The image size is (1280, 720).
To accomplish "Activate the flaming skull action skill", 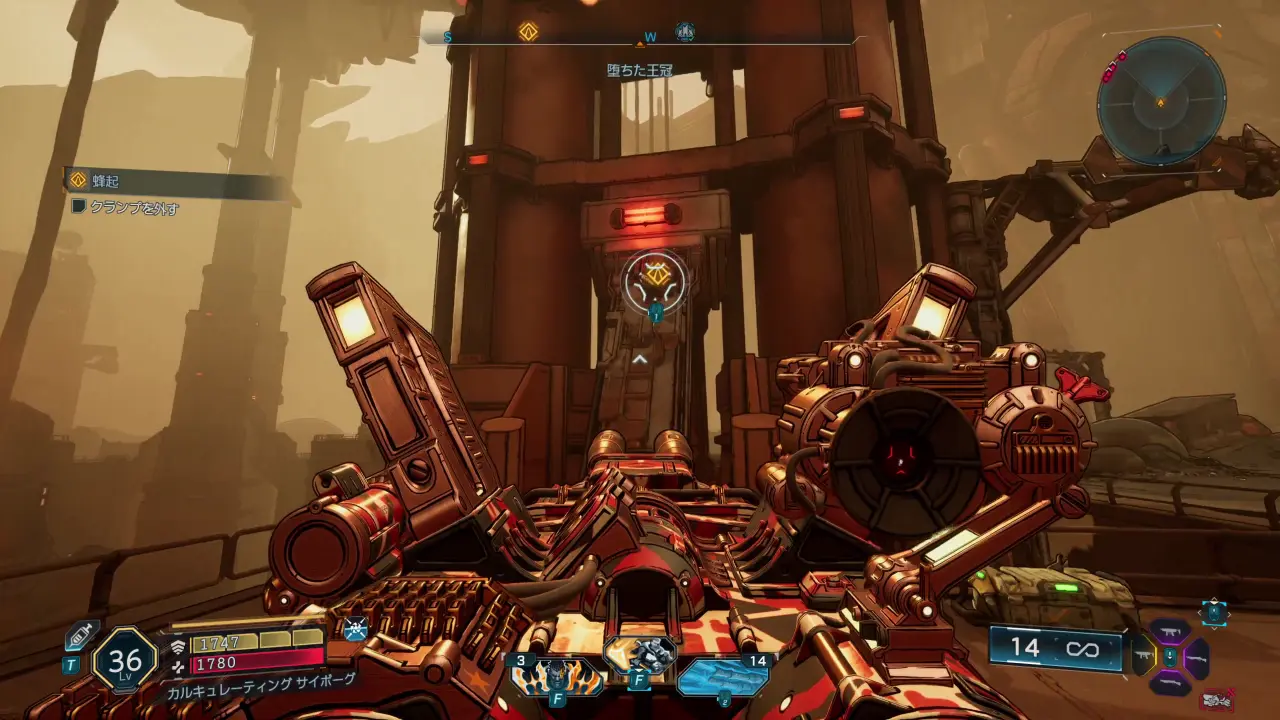I will [557, 675].
